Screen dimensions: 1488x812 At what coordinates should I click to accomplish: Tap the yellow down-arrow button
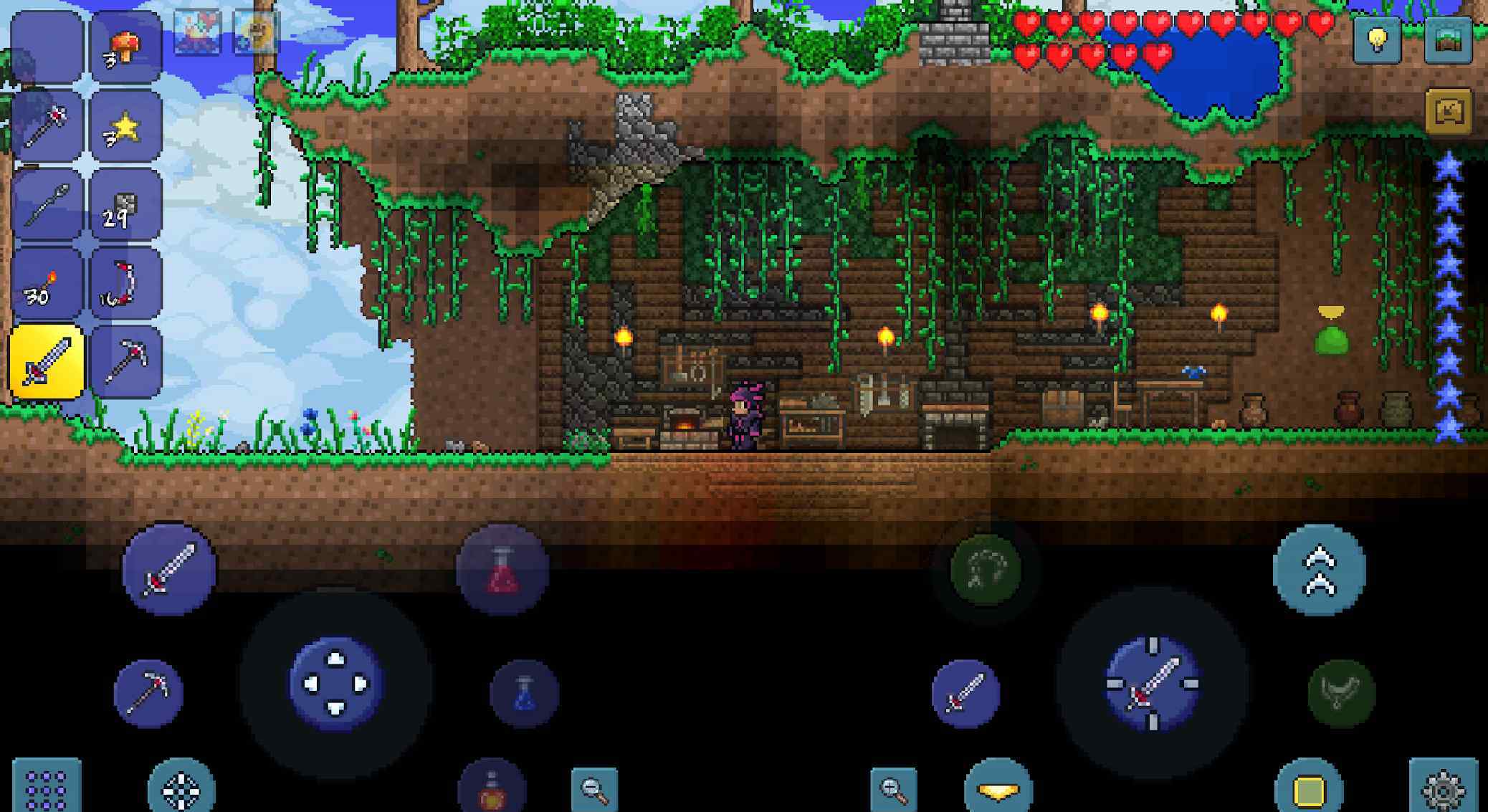[x=998, y=788]
